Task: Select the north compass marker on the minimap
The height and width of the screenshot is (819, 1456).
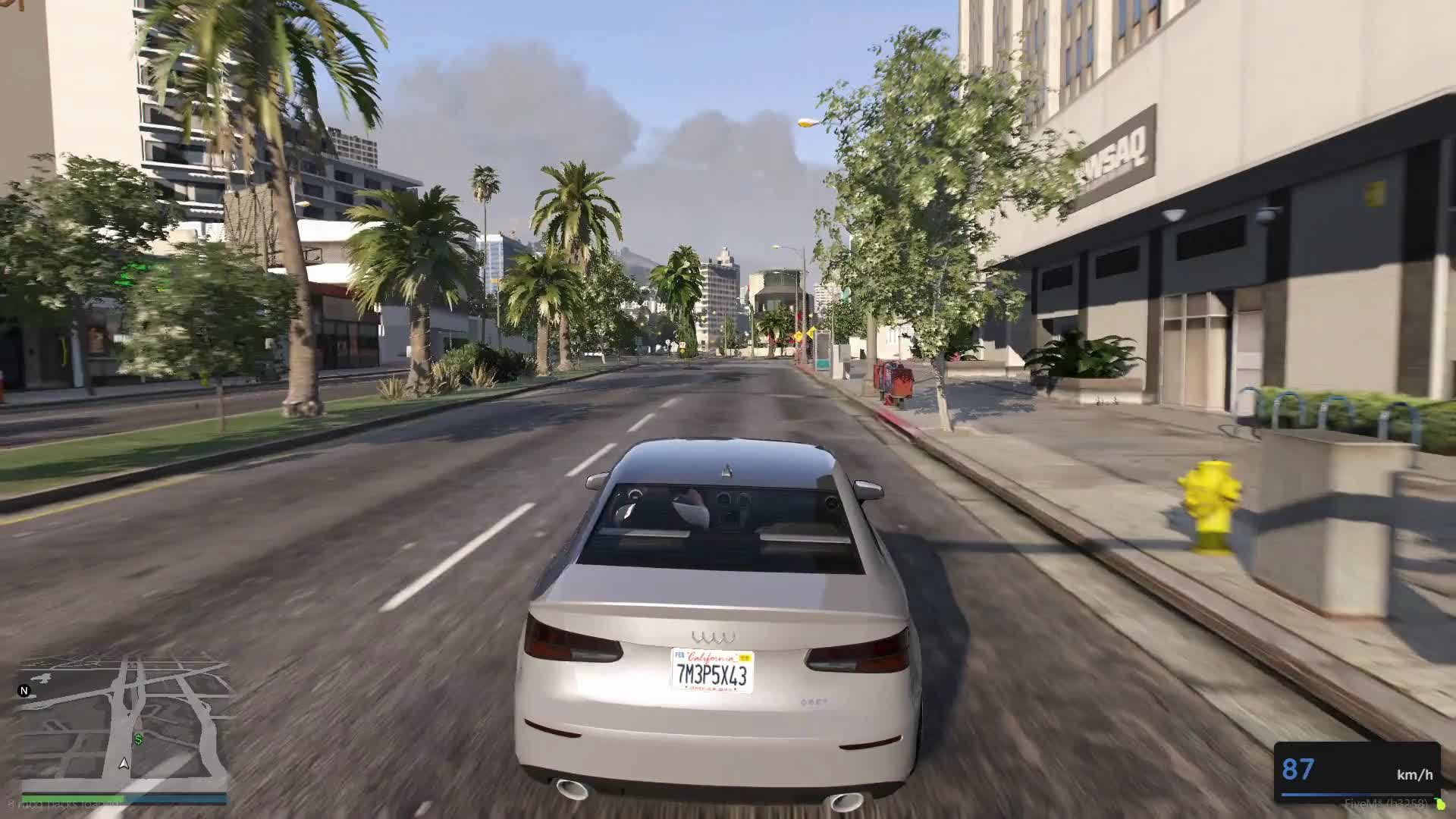Action: (24, 691)
